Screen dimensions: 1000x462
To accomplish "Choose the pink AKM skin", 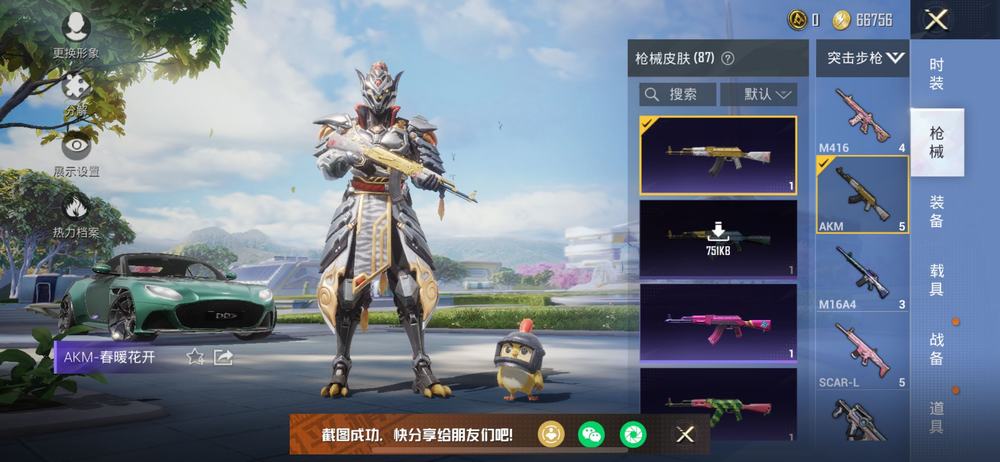I will 718,324.
